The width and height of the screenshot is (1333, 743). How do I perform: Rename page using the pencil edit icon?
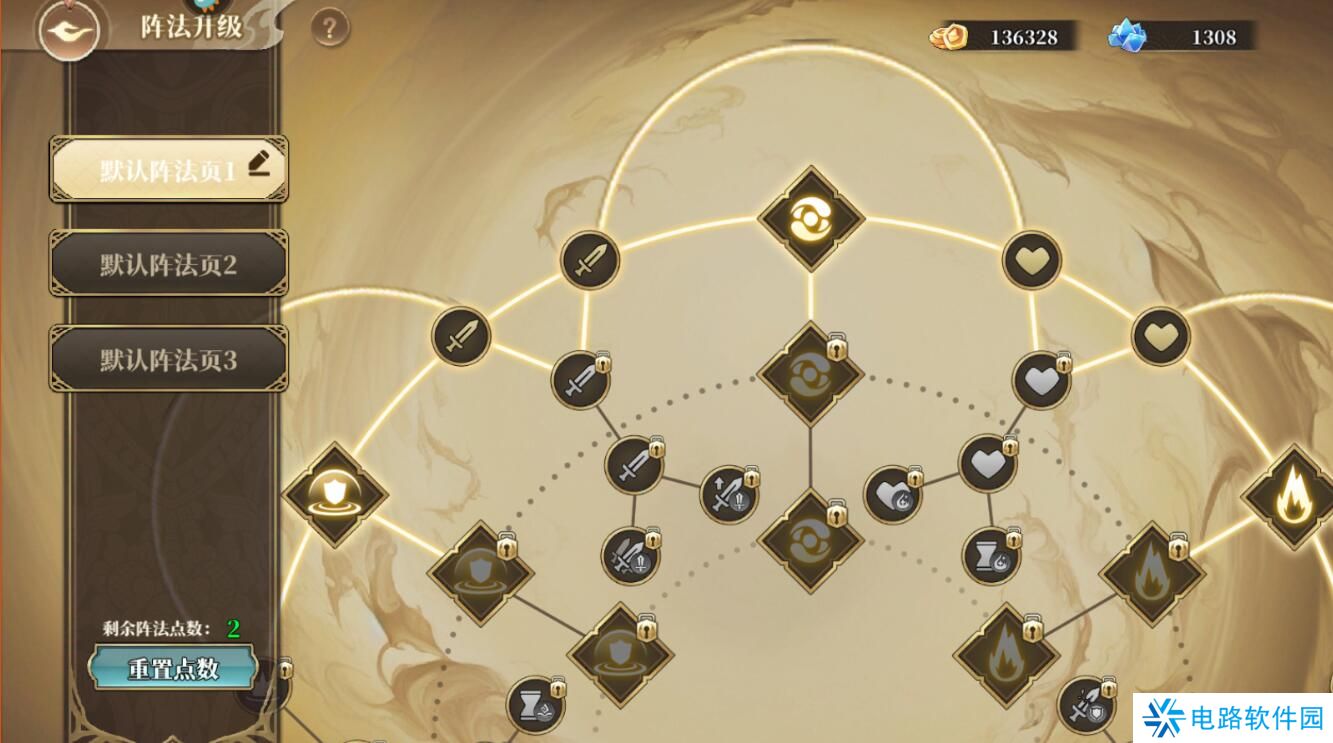tap(260, 162)
